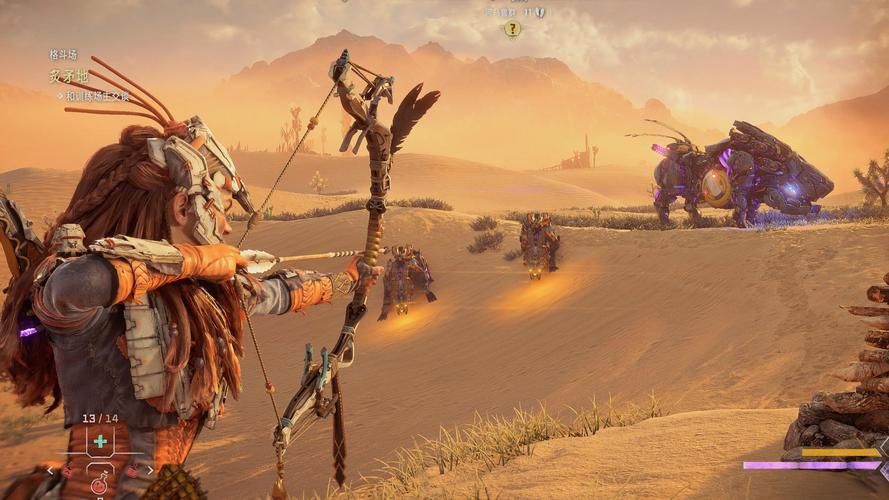Select the diamond-marked quest objective line

pos(97,97)
